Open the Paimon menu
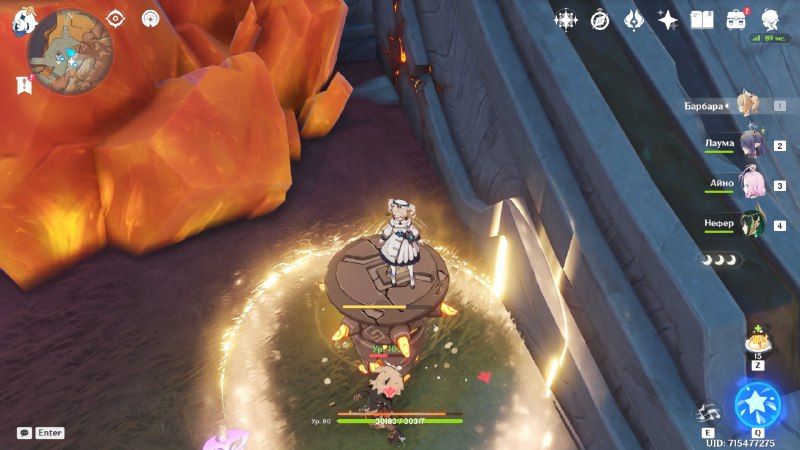Screen dimensions: 800x450 coord(24,22)
